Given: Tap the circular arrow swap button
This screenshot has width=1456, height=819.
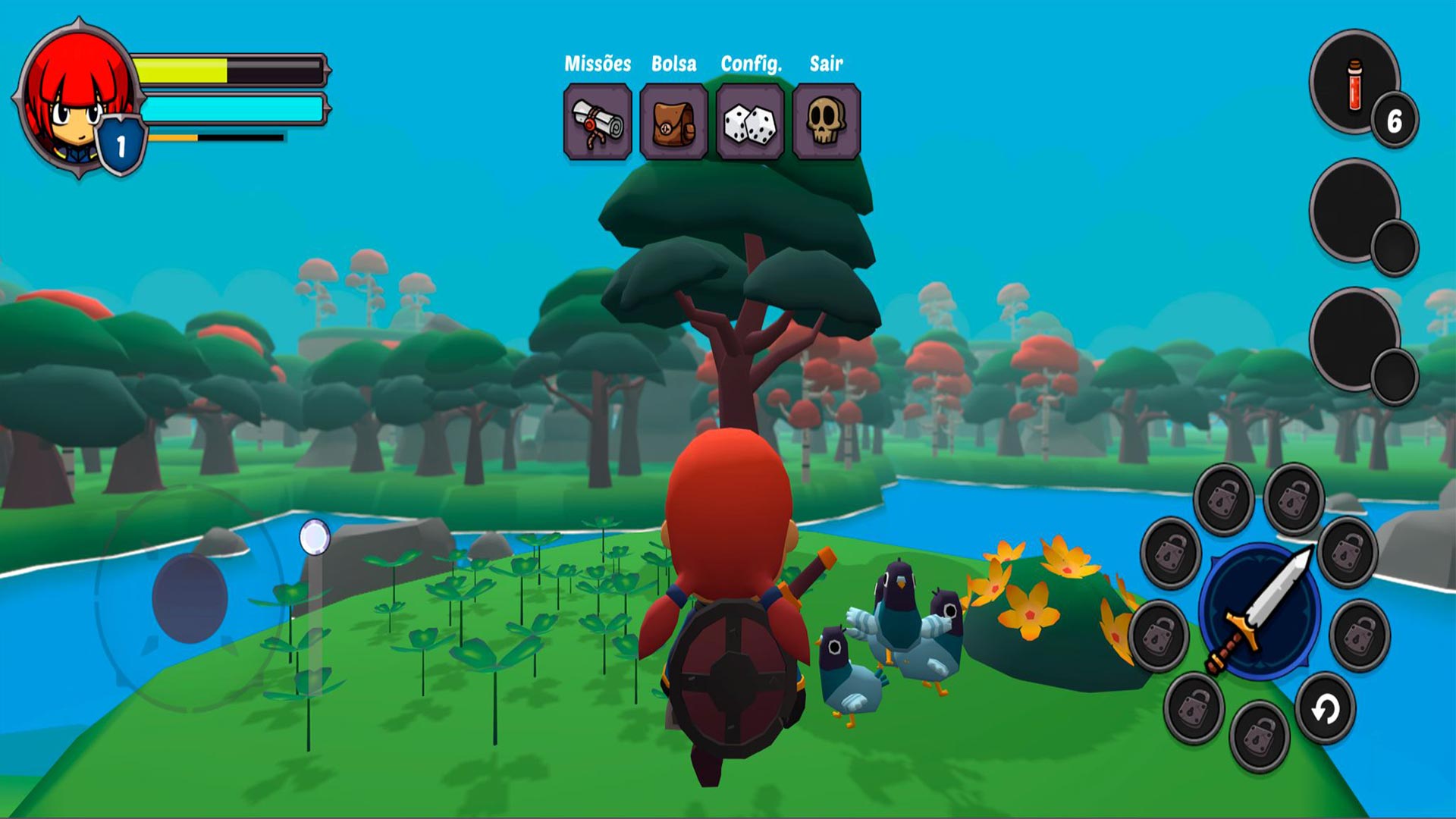Looking at the screenshot, I should click(1325, 710).
